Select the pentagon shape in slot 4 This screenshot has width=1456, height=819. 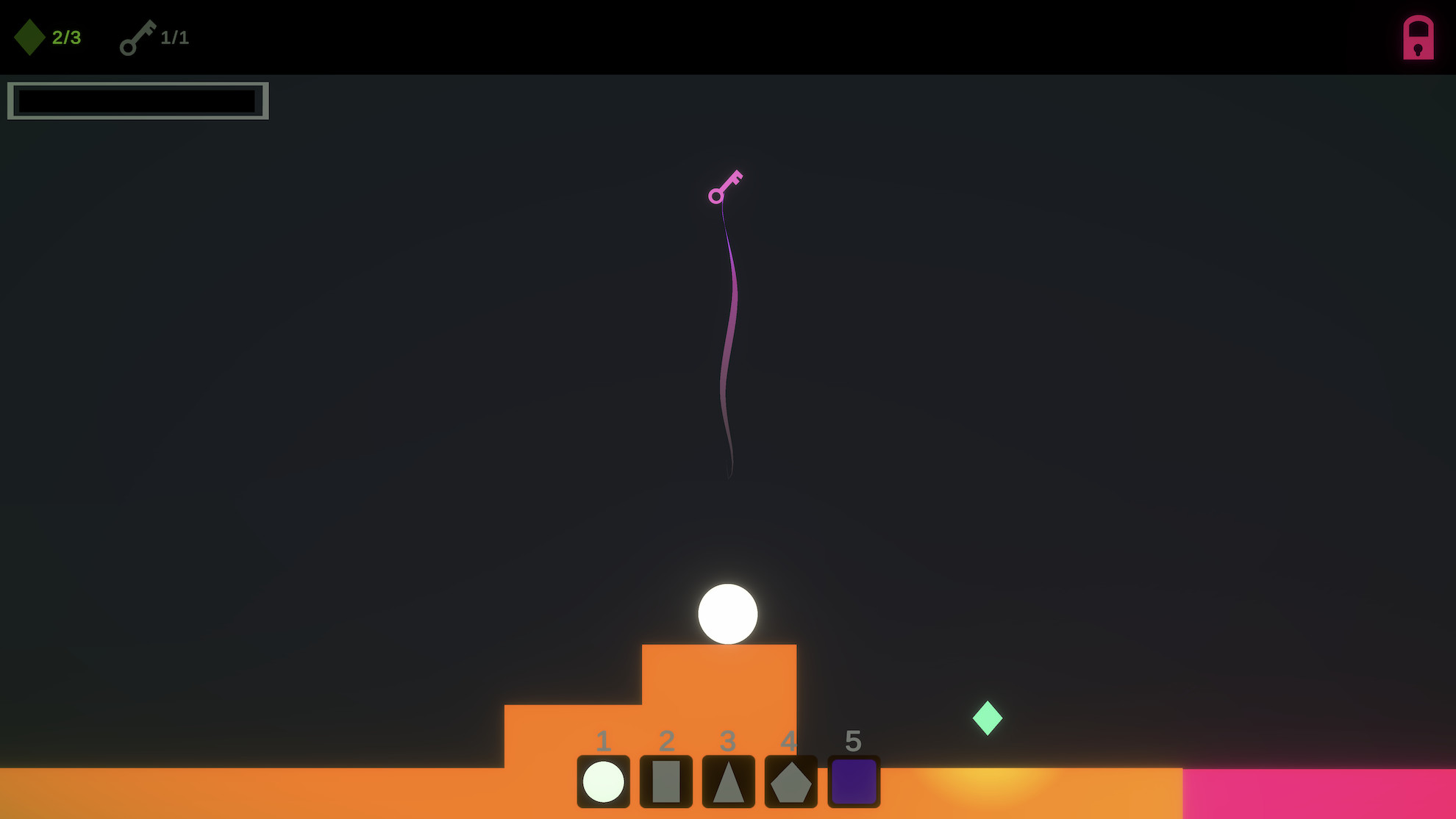click(x=789, y=782)
